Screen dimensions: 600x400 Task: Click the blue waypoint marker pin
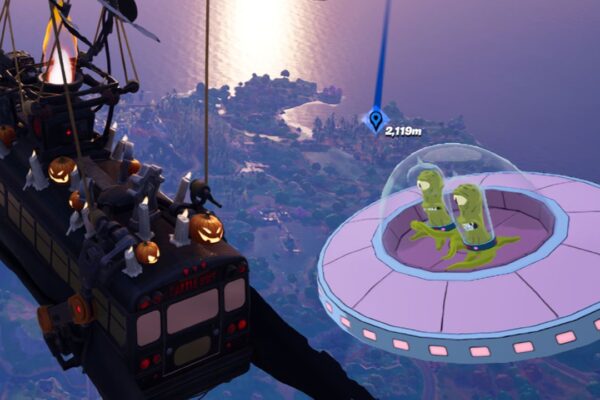(x=376, y=121)
